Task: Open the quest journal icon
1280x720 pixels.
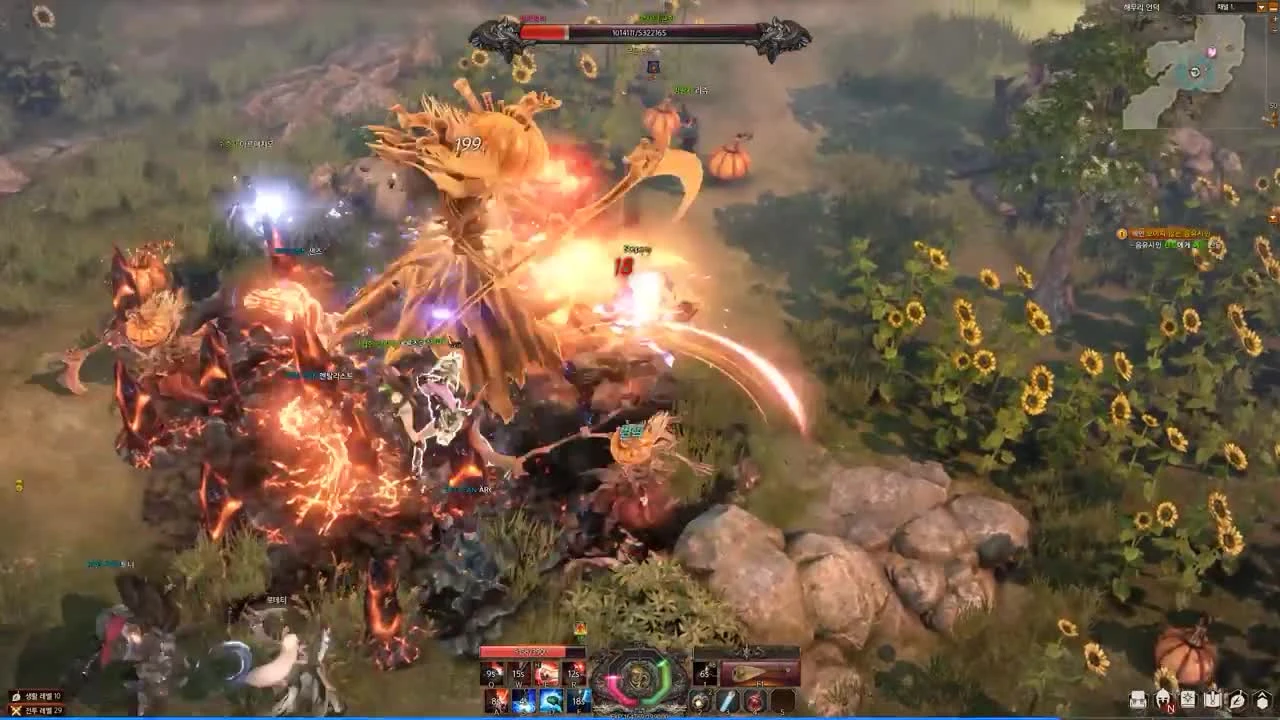Action: tap(1211, 700)
